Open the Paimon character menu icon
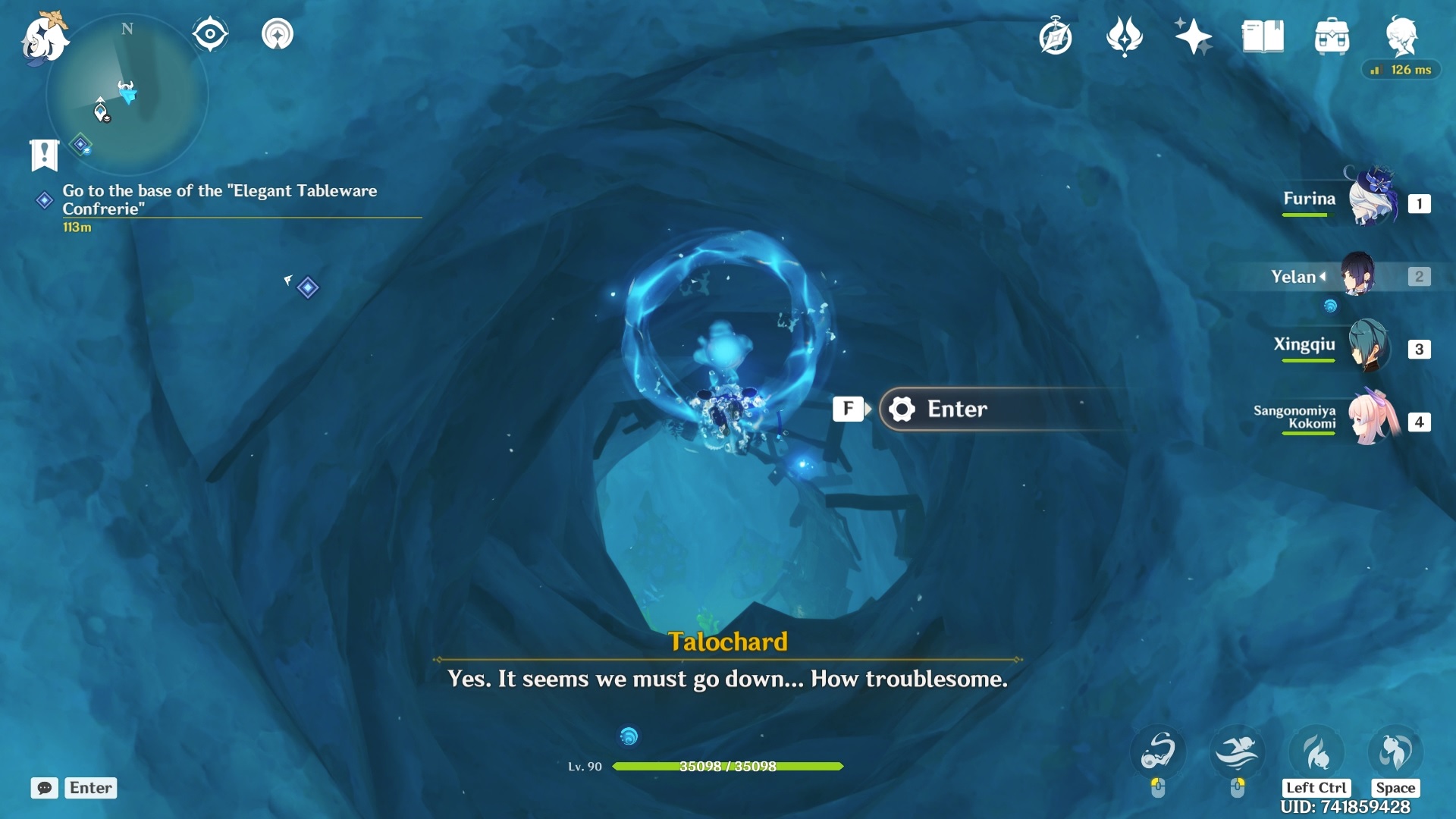Screen dimensions: 1456x819 [x=1403, y=36]
